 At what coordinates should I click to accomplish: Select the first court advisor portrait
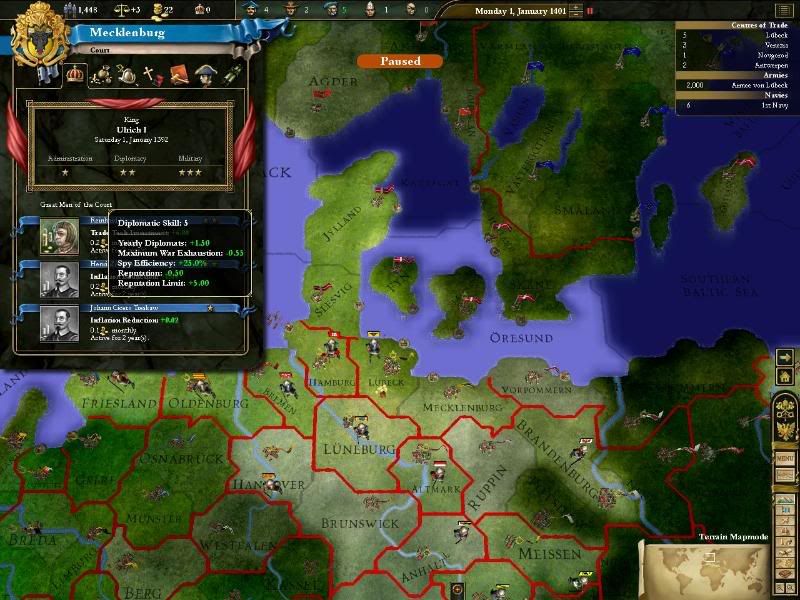[x=59, y=236]
